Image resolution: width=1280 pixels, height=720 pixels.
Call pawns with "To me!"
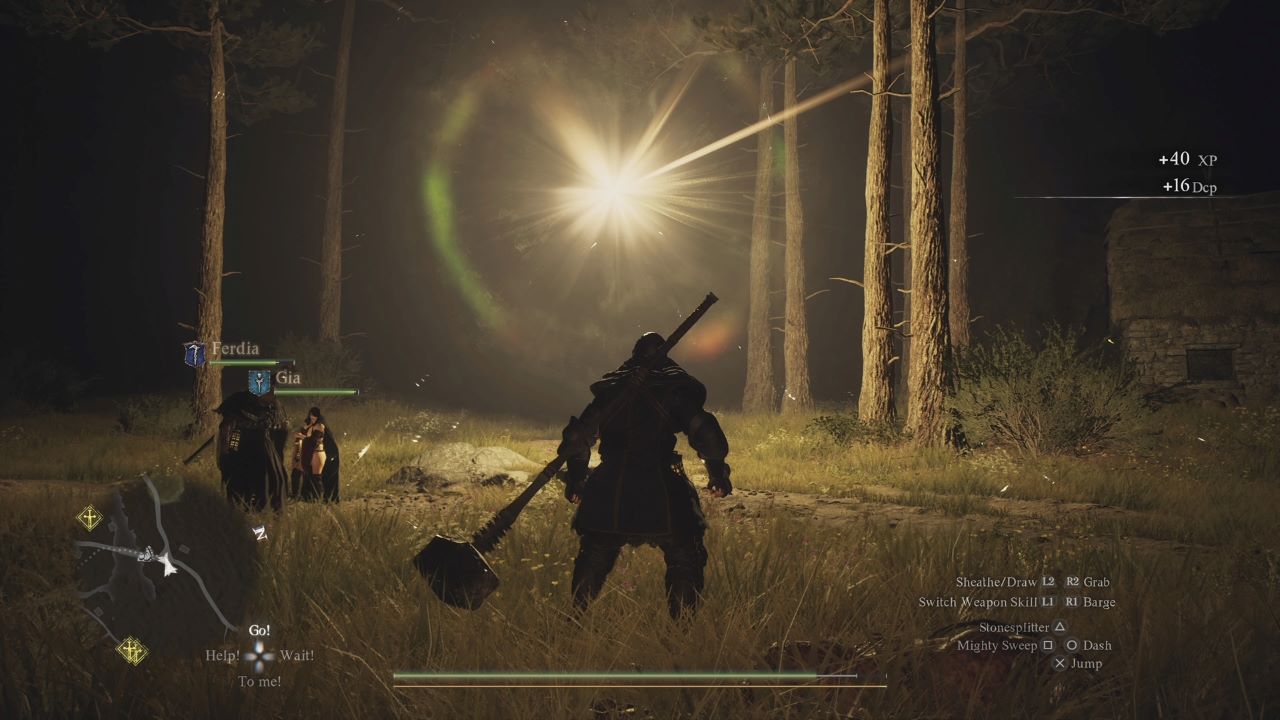tap(259, 682)
